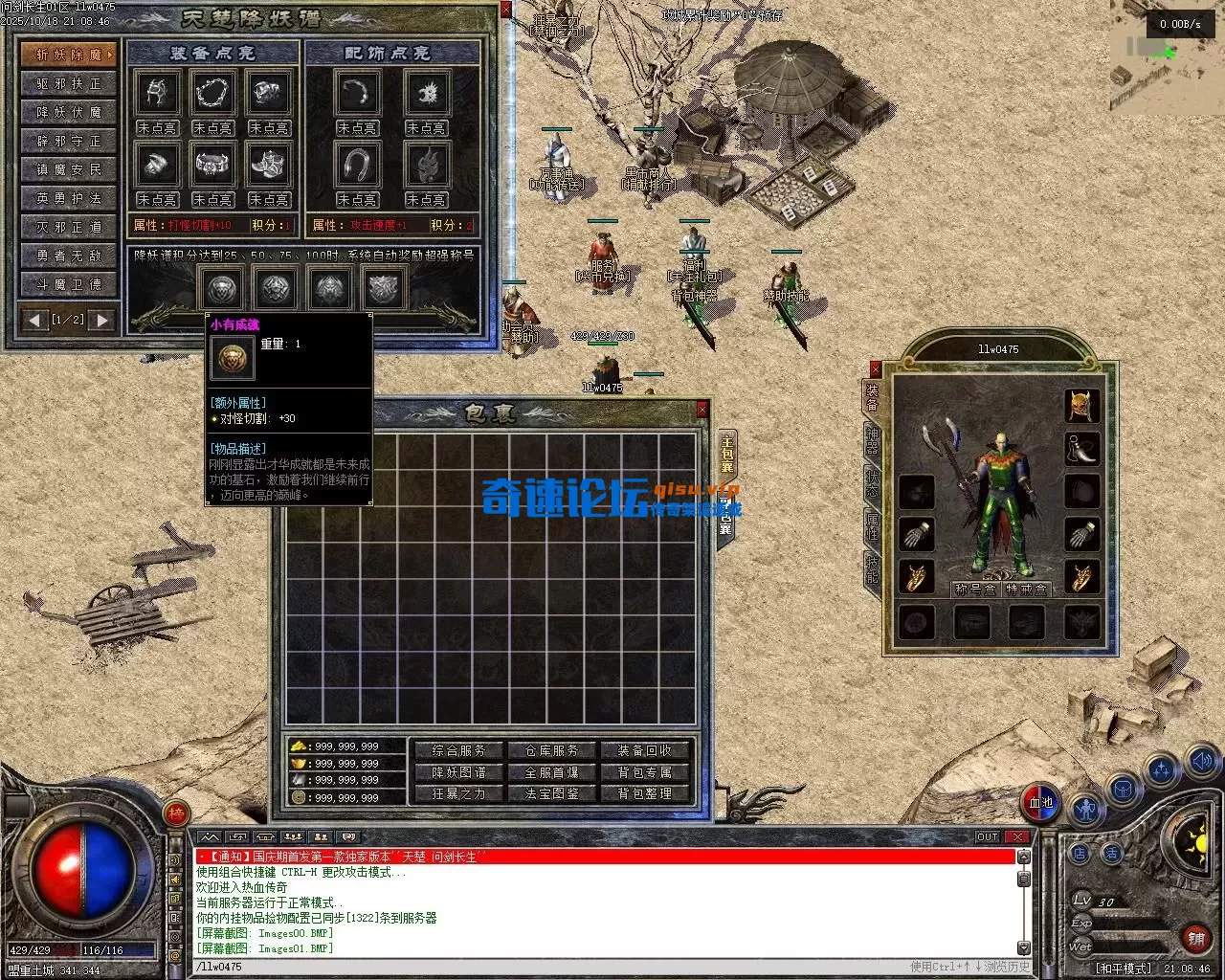Image resolution: width=1225 pixels, height=980 pixels.
Task: Open the 法宝图鉴 button
Action: click(552, 793)
